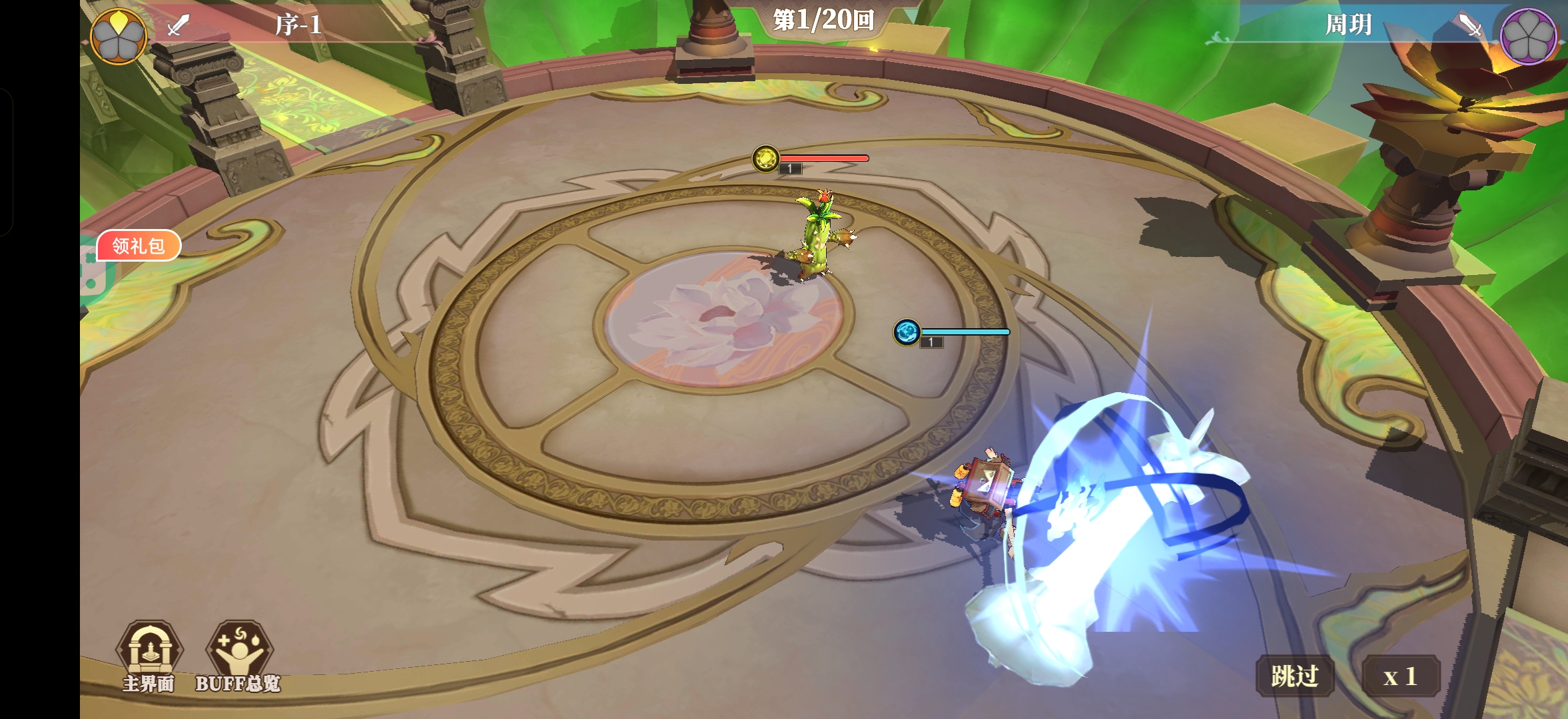Toggle the x1 battle speed

click(1400, 676)
